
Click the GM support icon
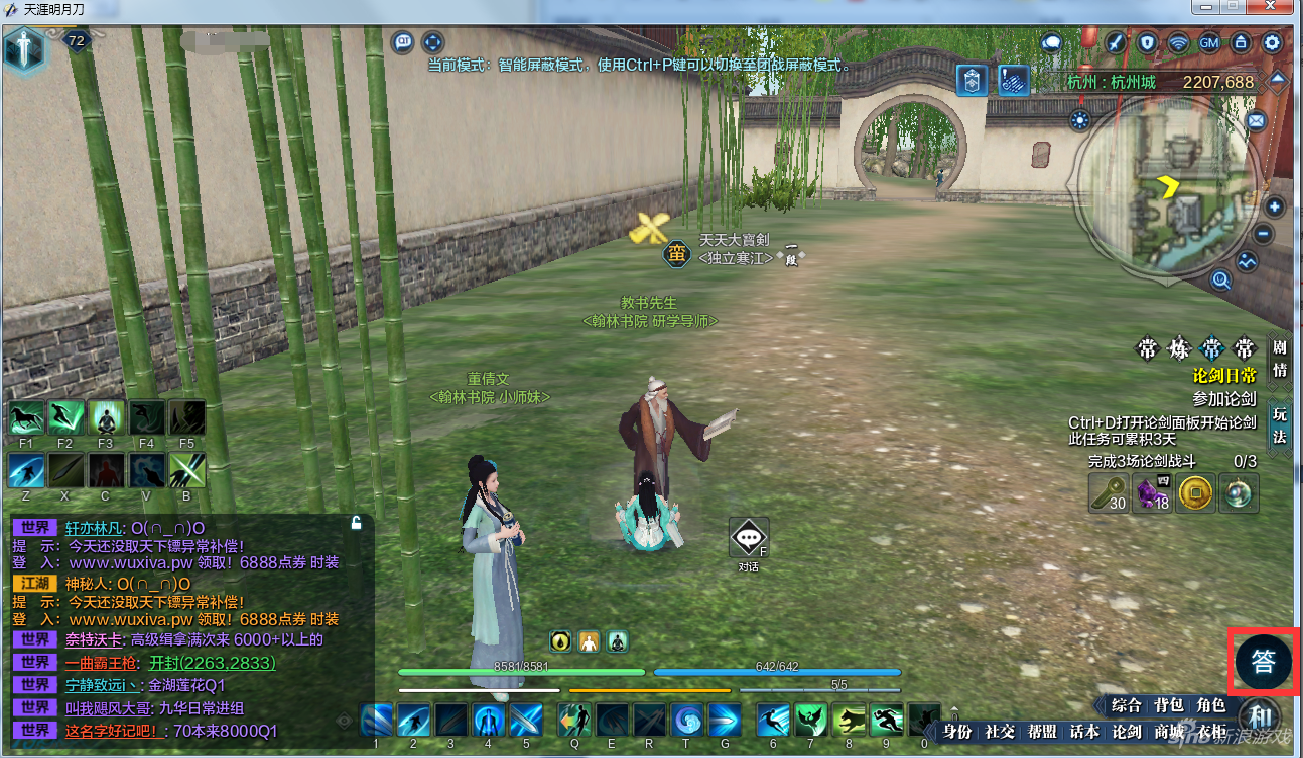click(x=1208, y=43)
